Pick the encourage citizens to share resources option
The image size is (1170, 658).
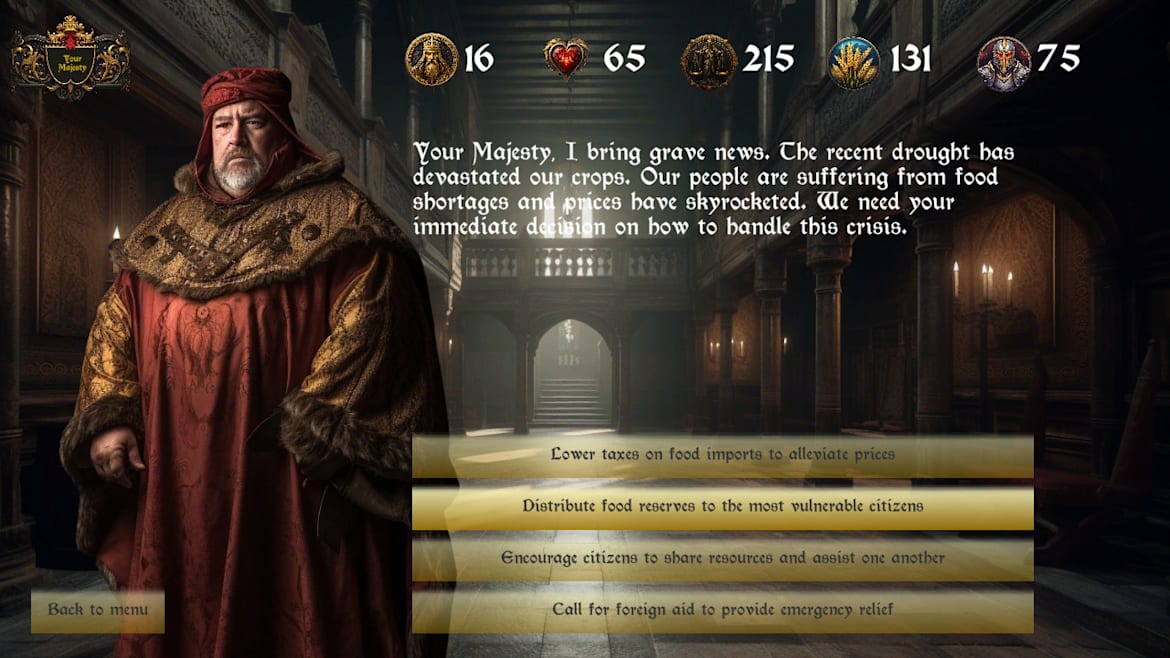click(722, 559)
